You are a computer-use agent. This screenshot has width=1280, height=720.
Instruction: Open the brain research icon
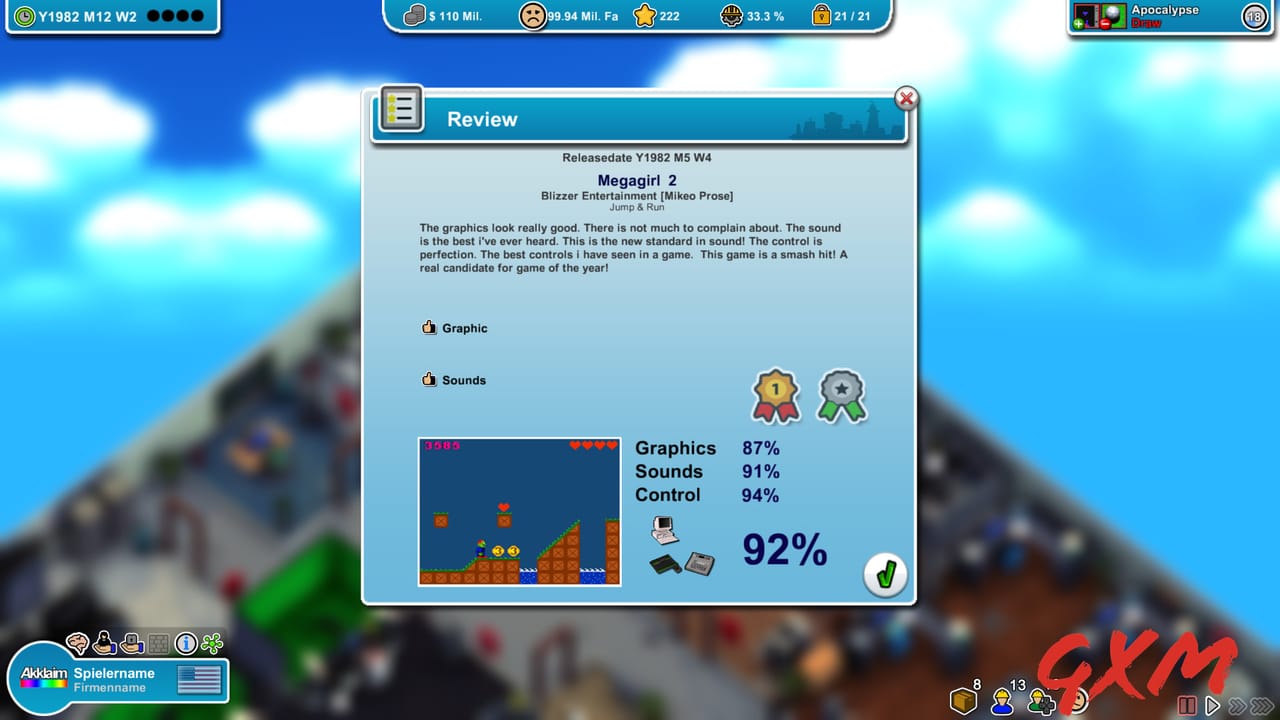pos(76,644)
